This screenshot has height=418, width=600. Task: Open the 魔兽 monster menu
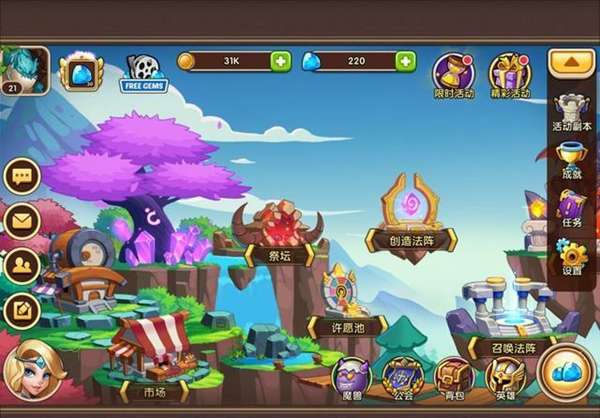[351, 378]
